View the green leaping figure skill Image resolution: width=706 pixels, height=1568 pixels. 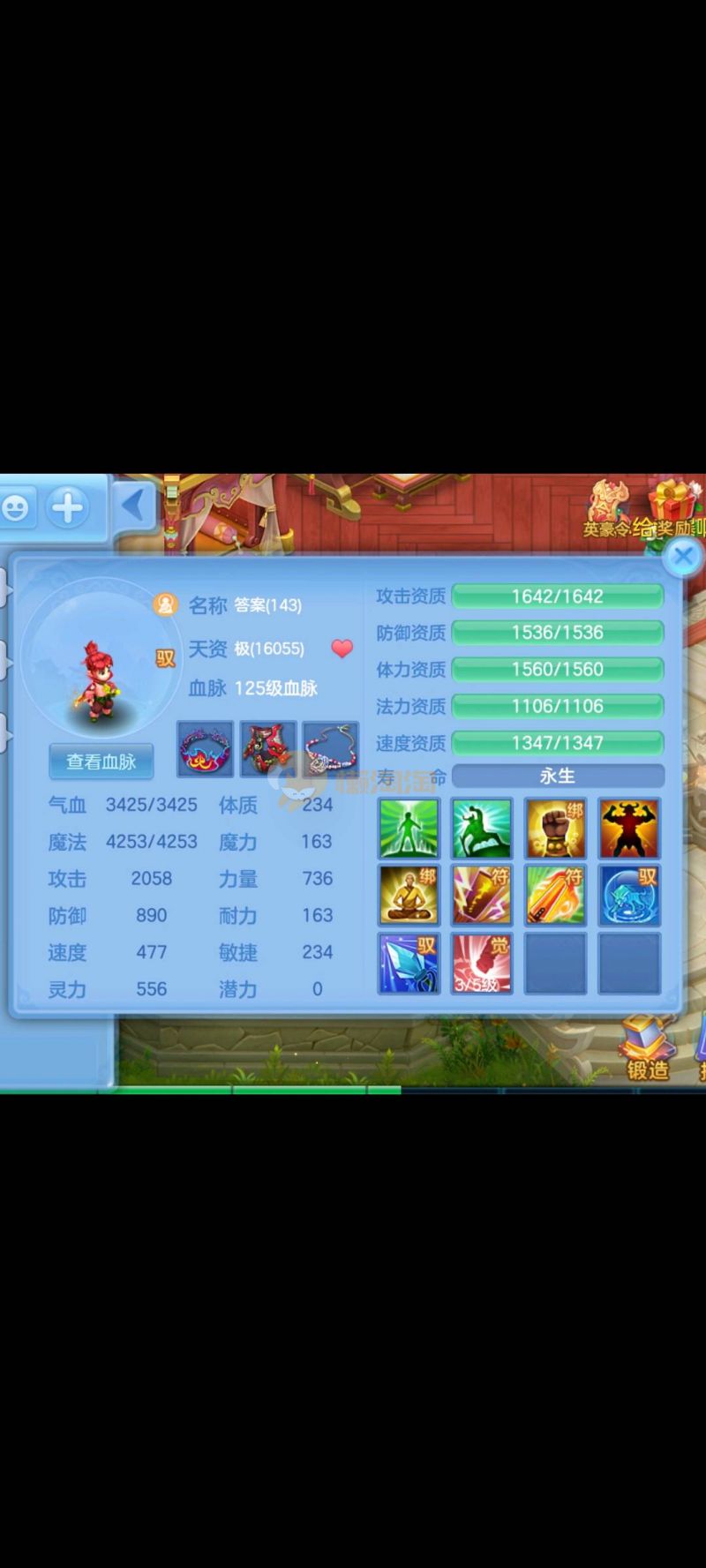point(482,829)
